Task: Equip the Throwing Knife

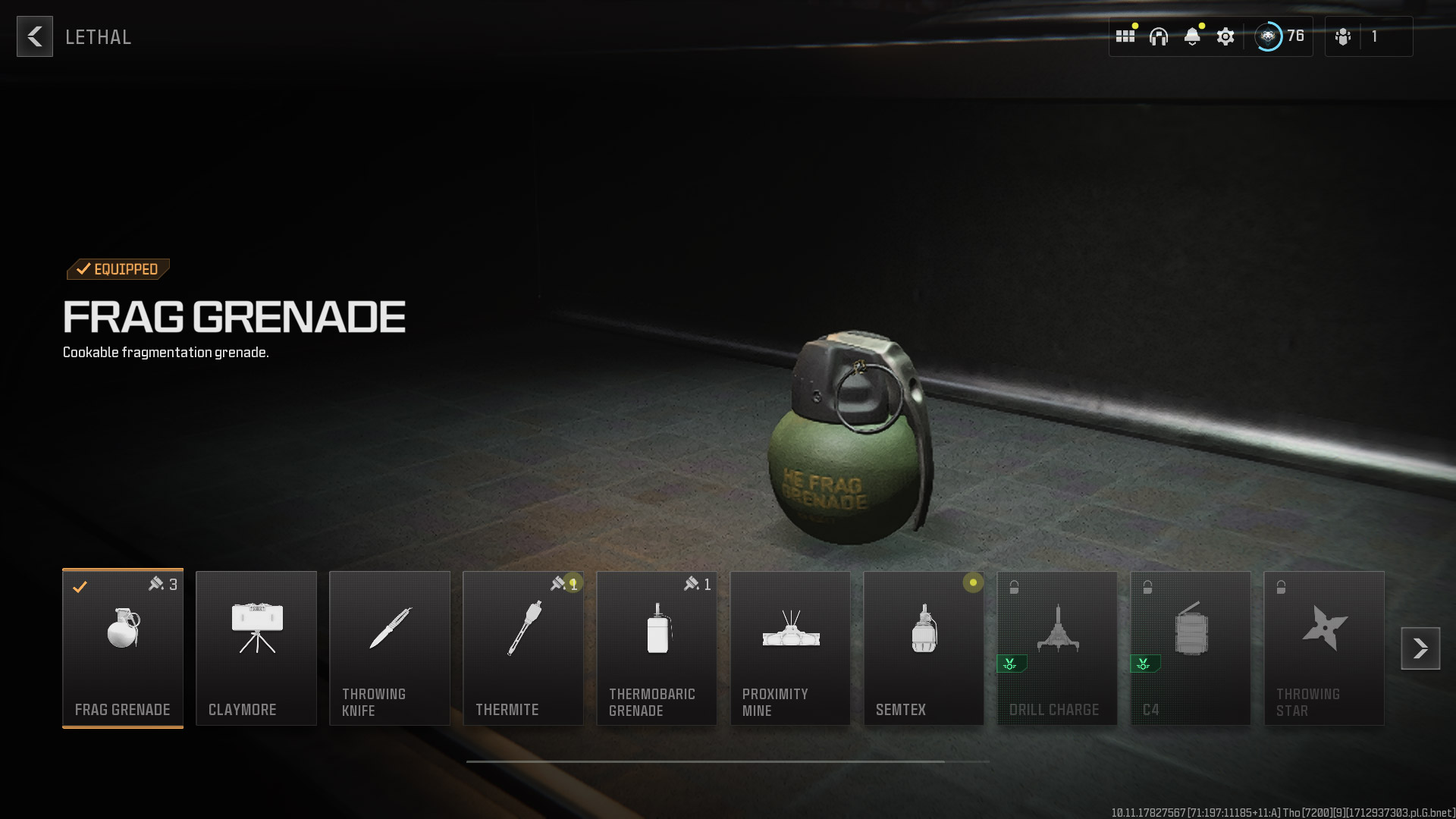Action: [390, 648]
